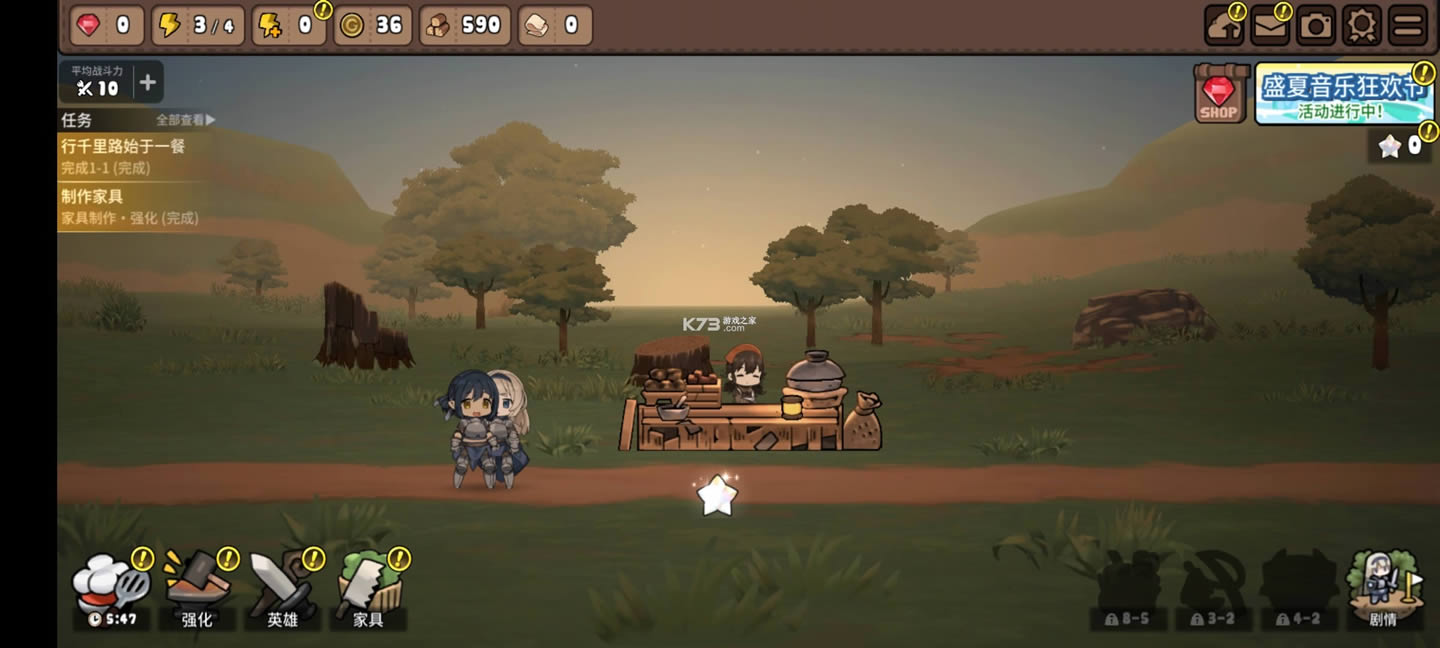
Task: Open the 家具 furniture menu
Action: (x=368, y=590)
